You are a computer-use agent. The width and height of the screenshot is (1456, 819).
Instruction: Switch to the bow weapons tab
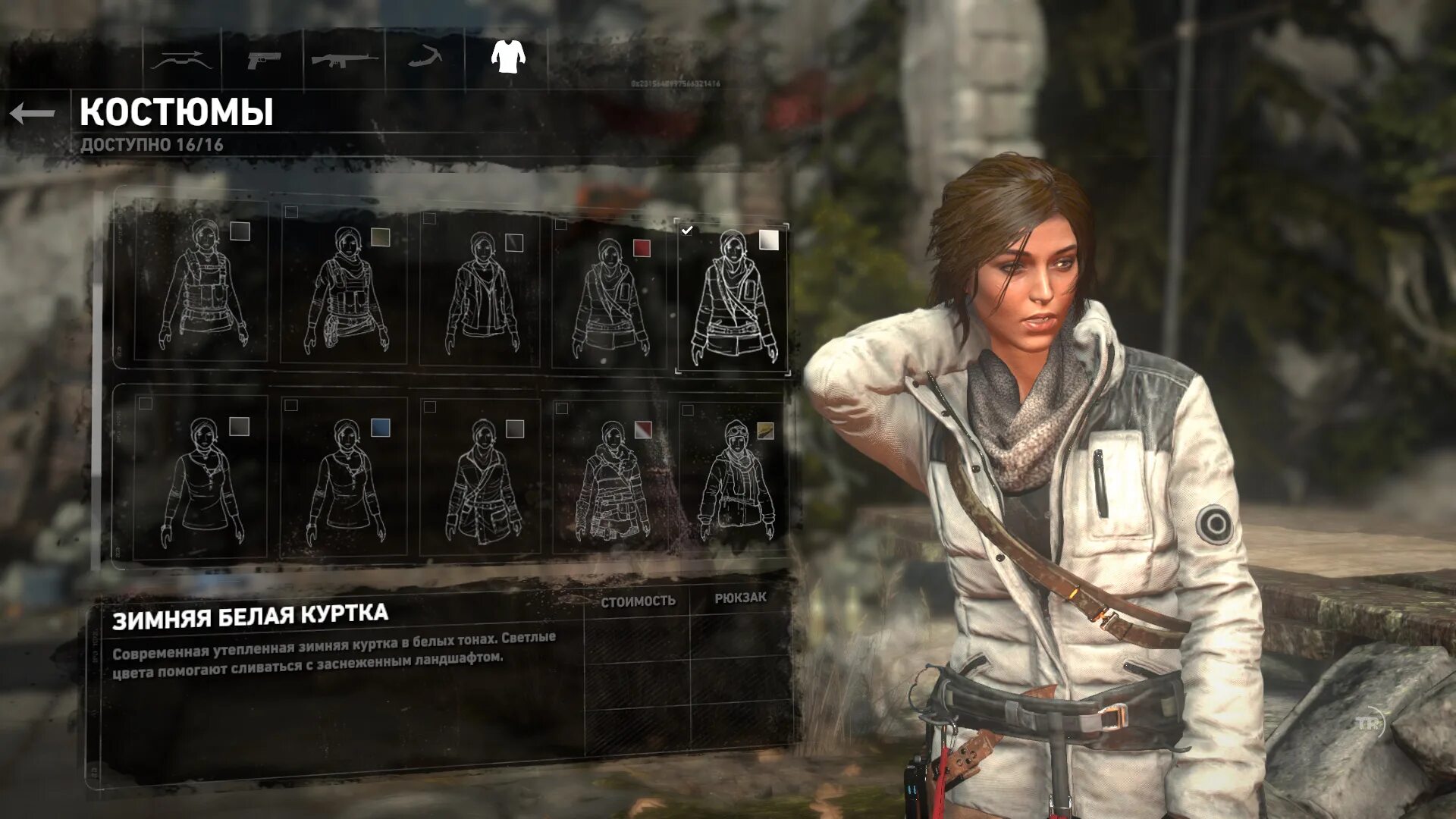[181, 58]
